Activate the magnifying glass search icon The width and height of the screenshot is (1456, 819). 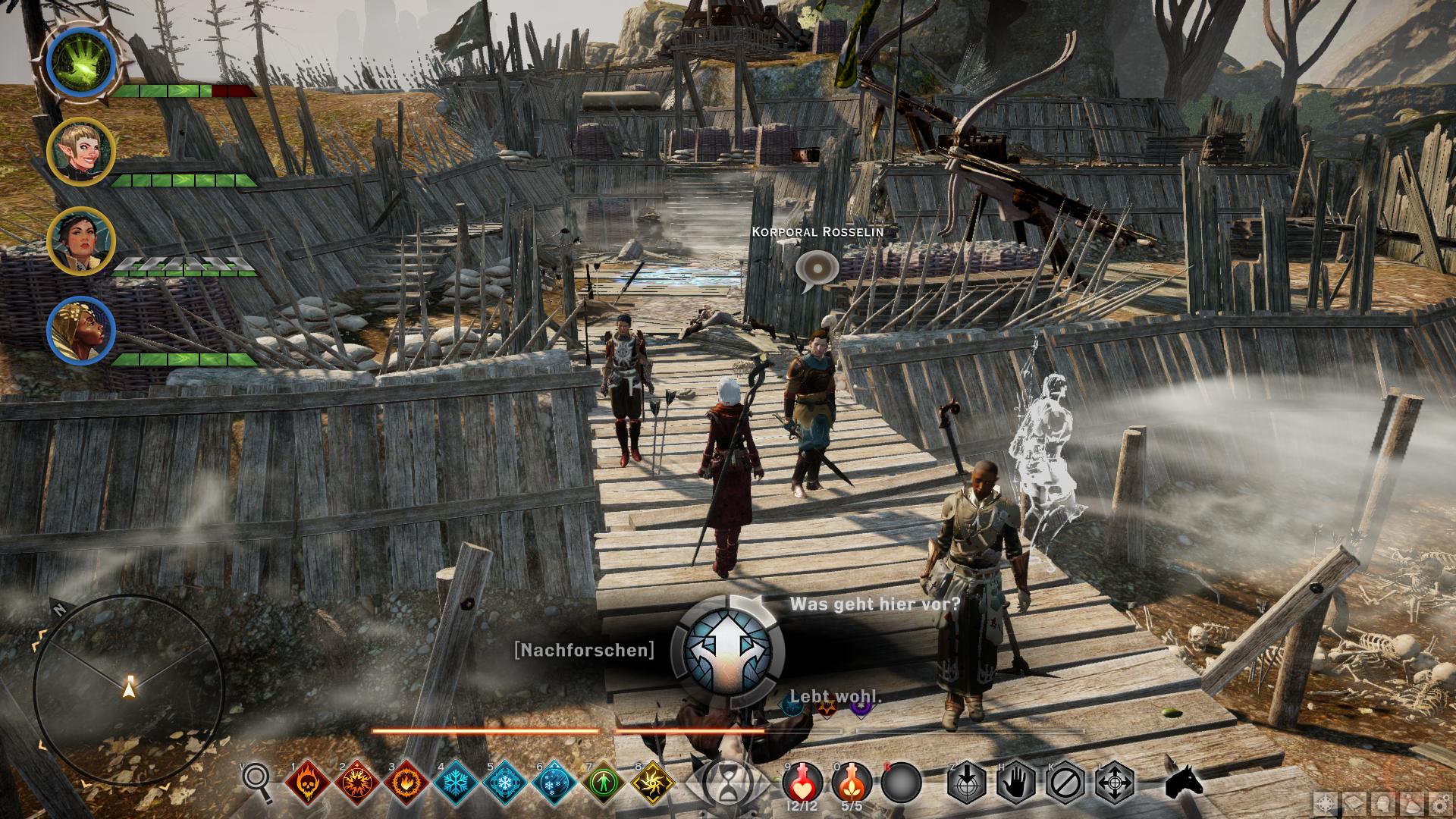[257, 781]
